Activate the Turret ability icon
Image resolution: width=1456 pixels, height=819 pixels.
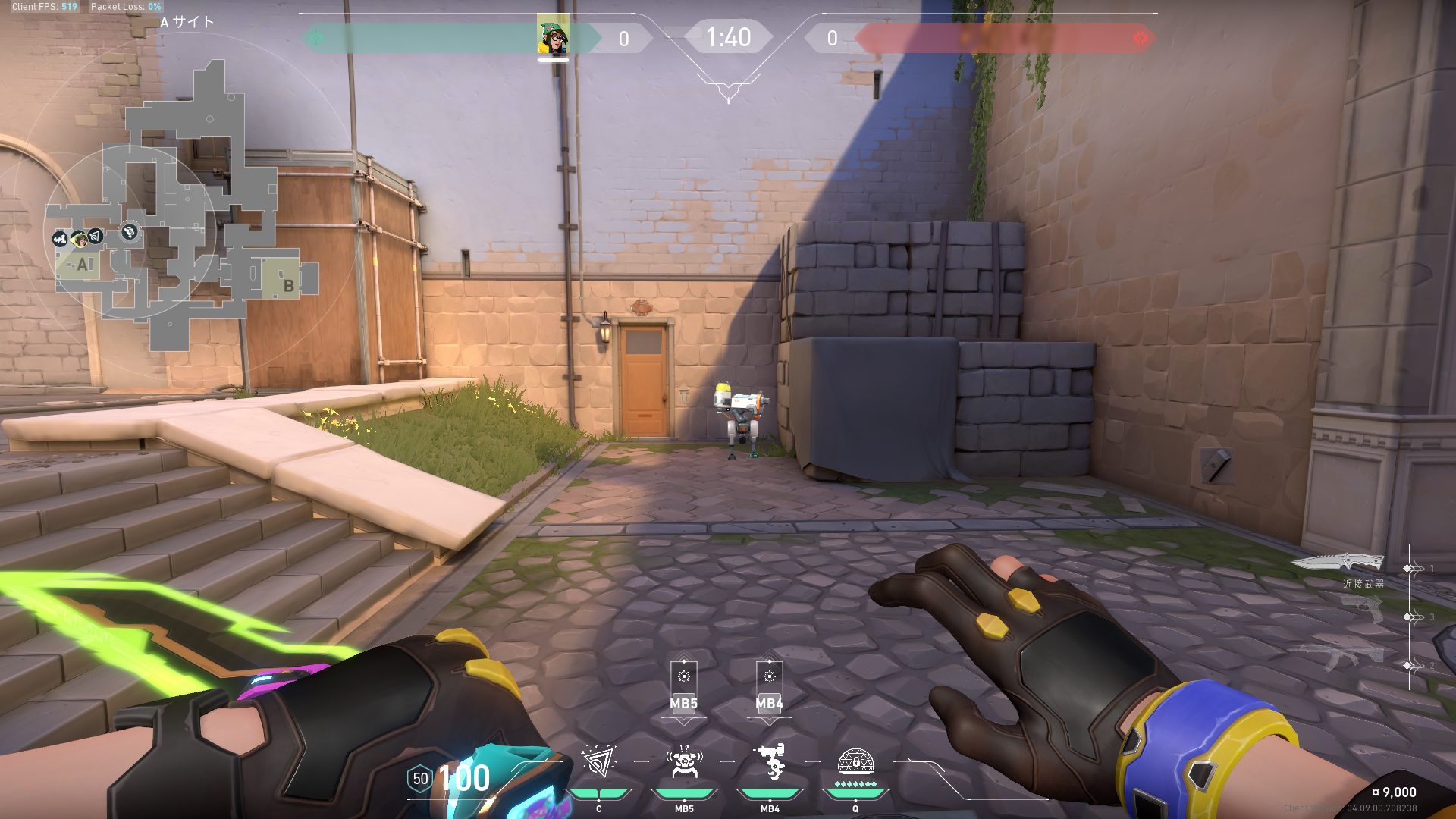pos(770,762)
